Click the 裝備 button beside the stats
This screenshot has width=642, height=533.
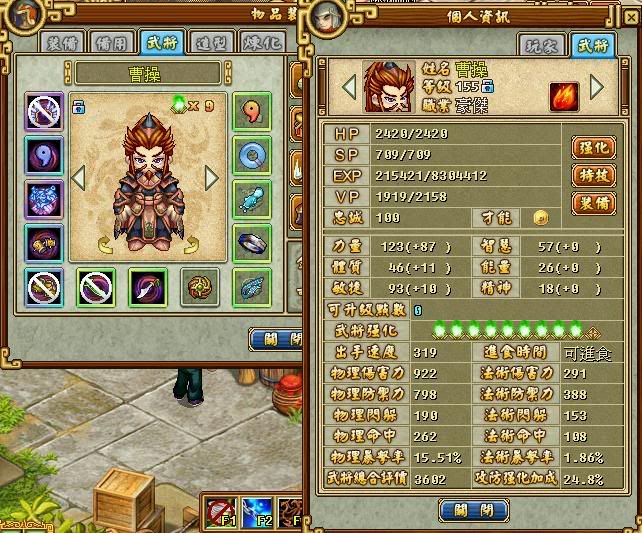click(x=593, y=203)
